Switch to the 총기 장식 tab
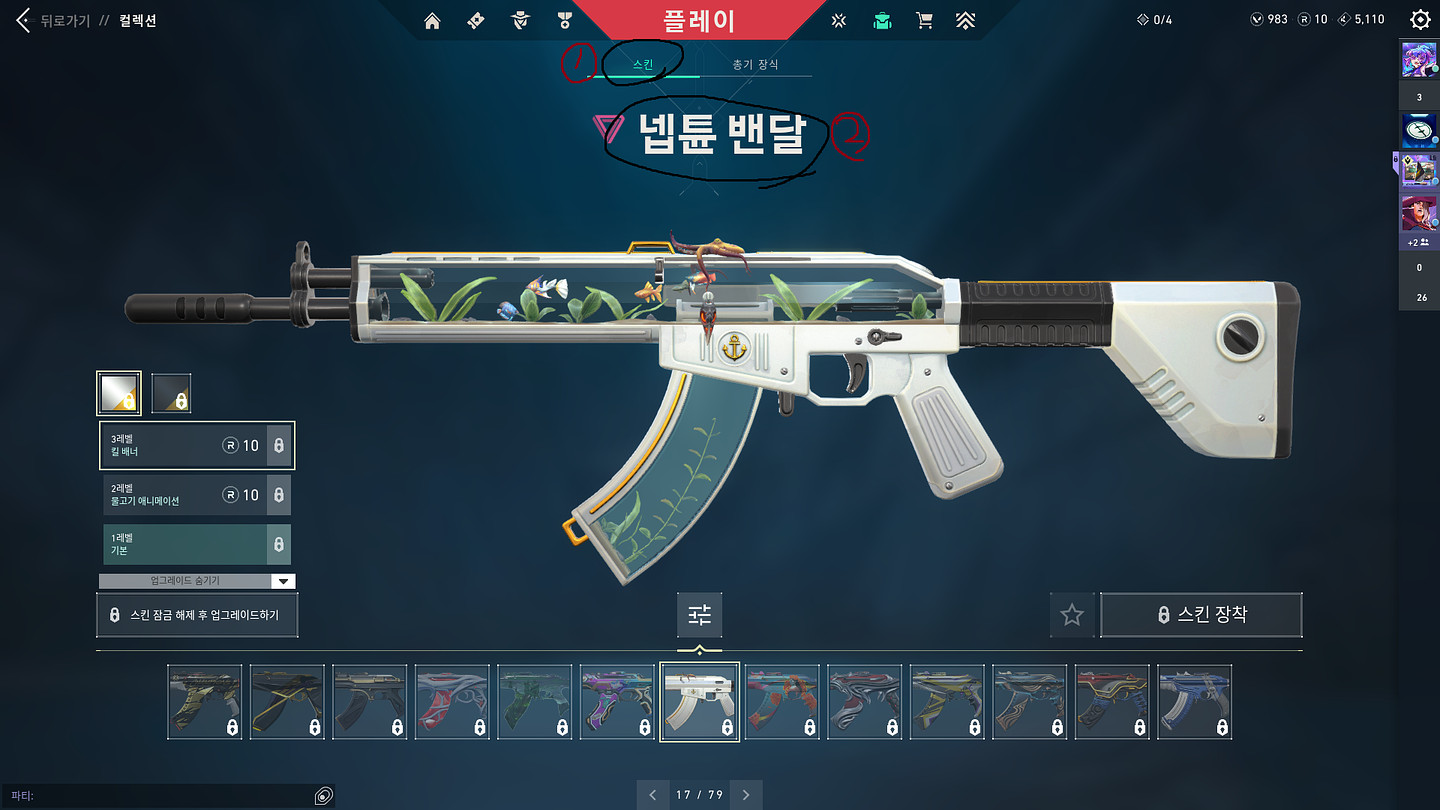 pyautogui.click(x=755, y=64)
